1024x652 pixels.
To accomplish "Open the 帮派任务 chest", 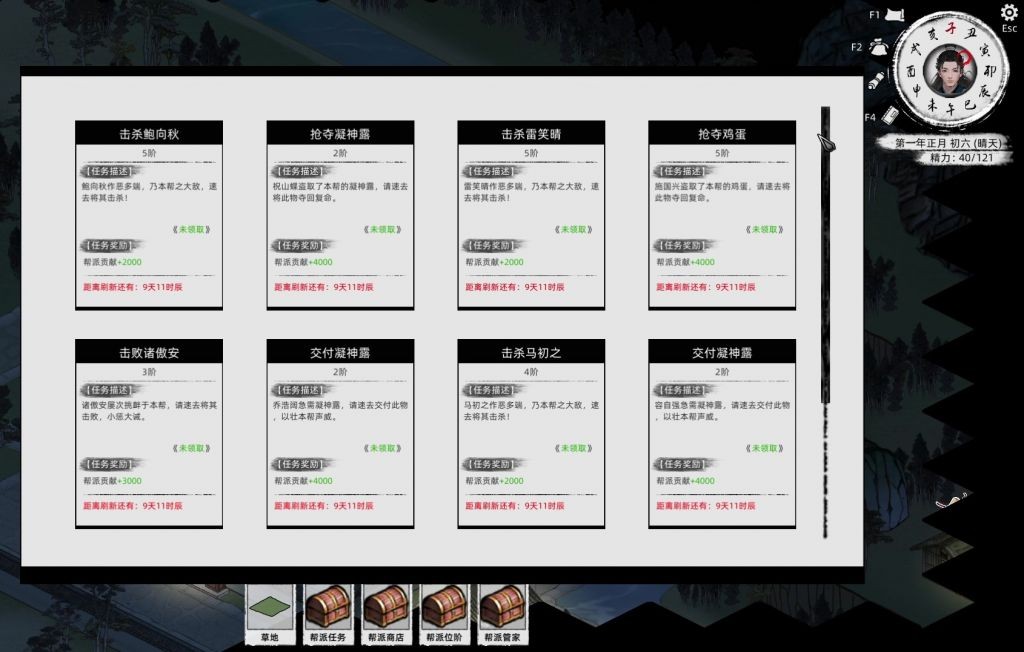I will pos(328,609).
